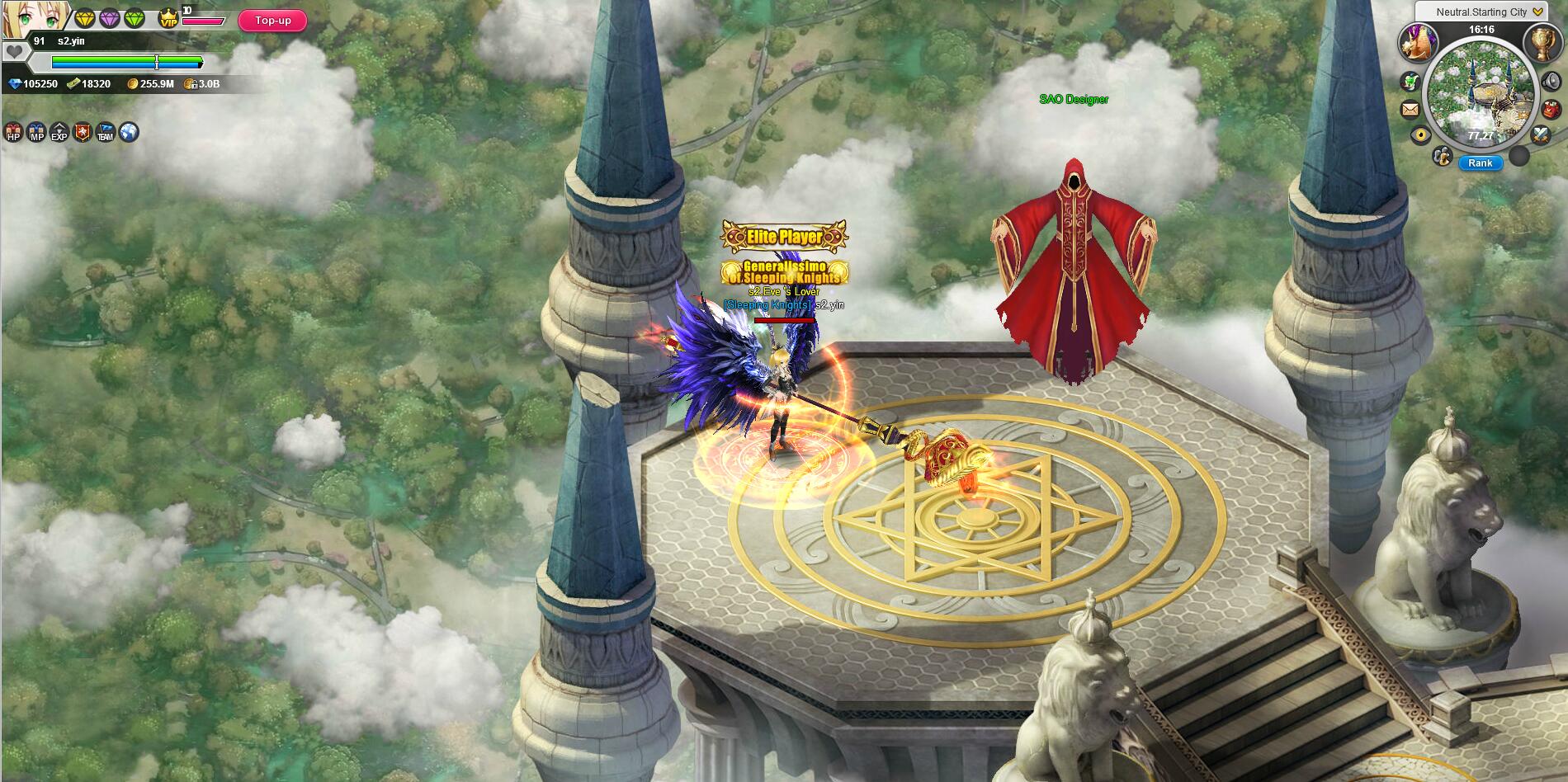Open the TEAM flag icon
Screen dimensions: 1568x782
[106, 132]
